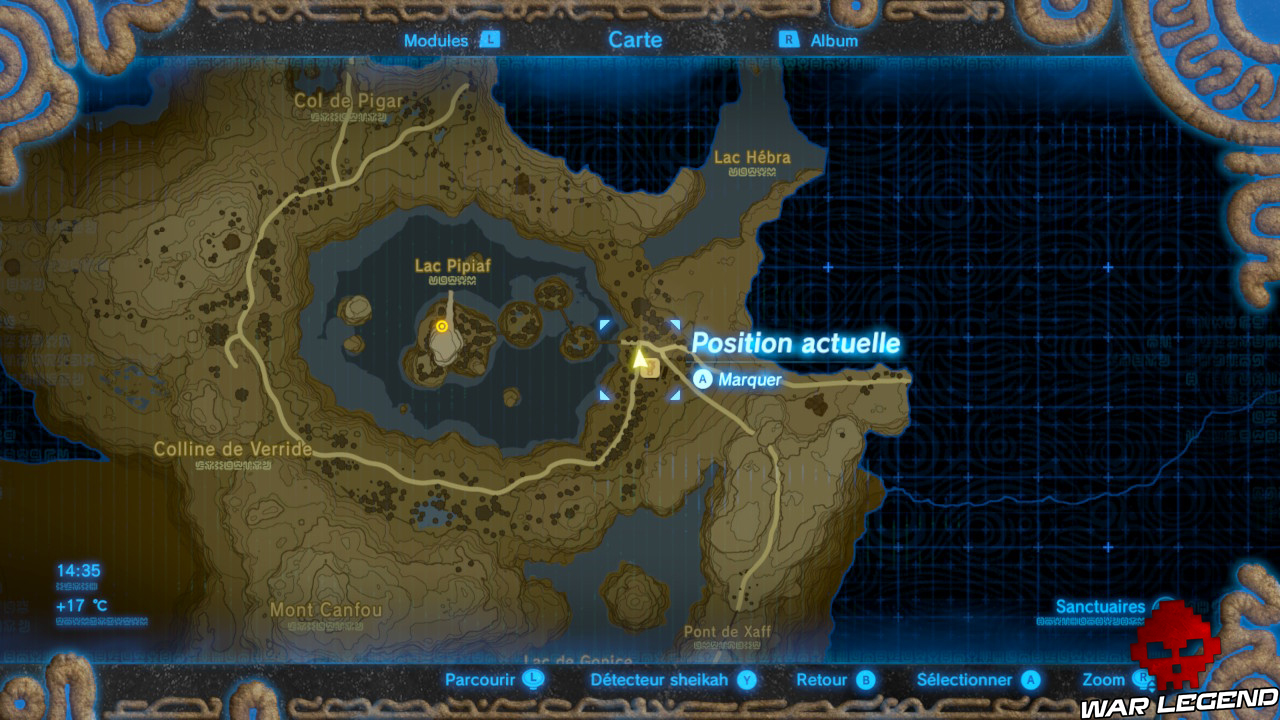Select the yellow current position arrow marker
The height and width of the screenshot is (720, 1280).
[640, 356]
